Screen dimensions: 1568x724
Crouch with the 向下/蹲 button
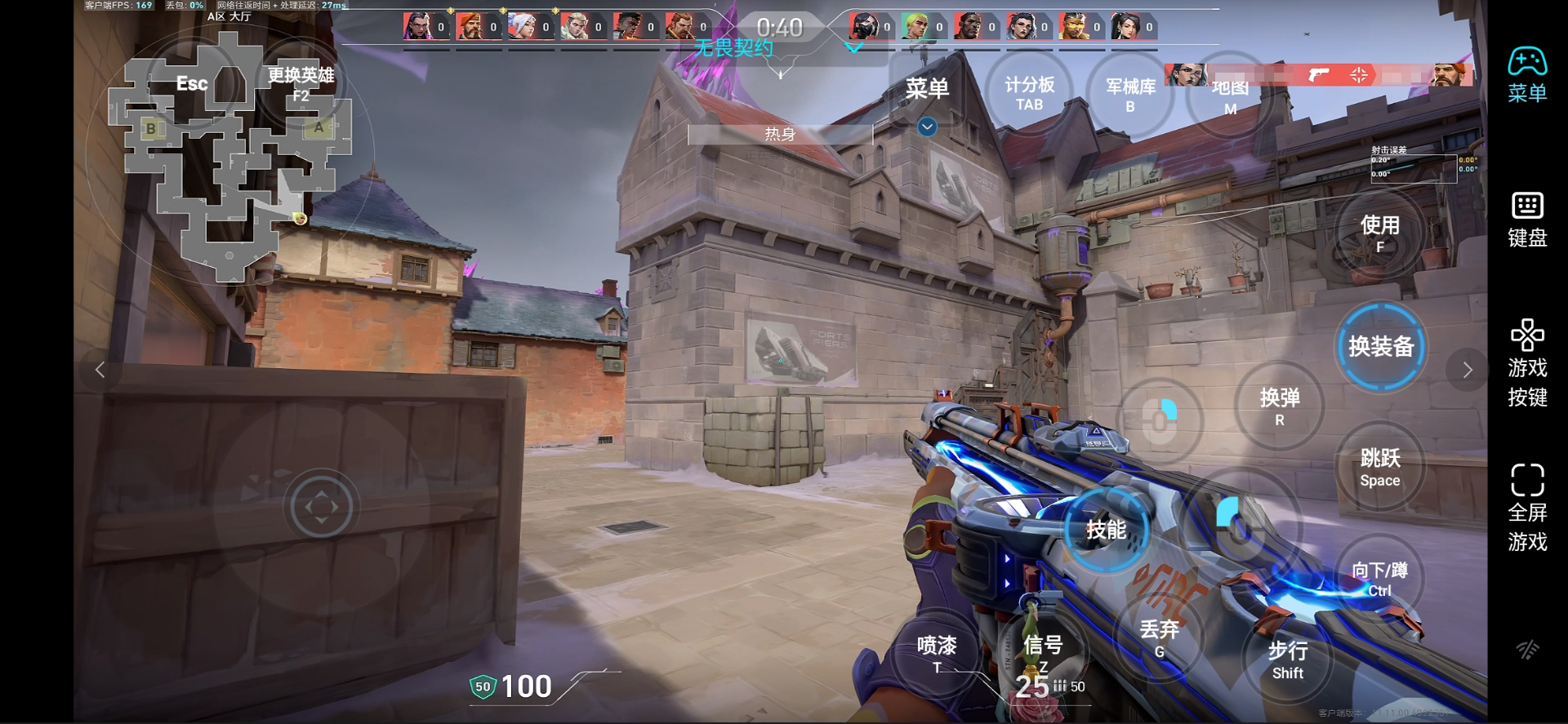(1379, 579)
